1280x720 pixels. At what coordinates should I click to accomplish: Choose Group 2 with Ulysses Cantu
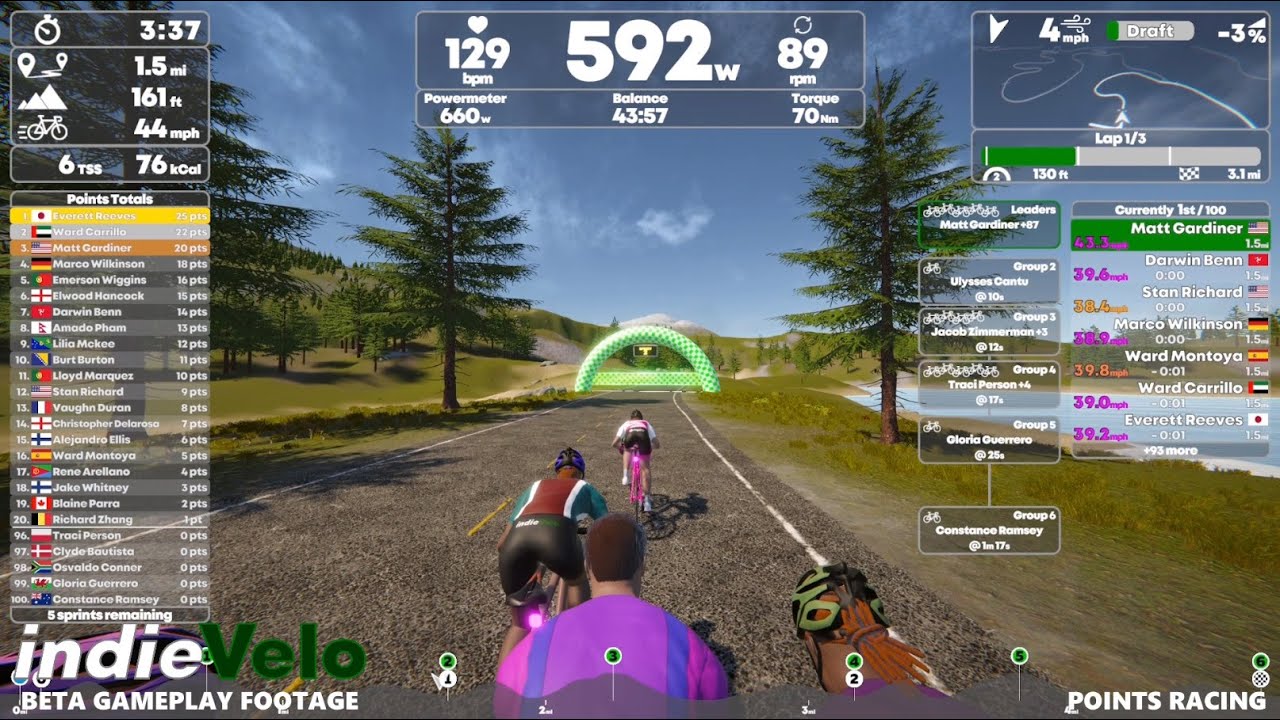988,281
